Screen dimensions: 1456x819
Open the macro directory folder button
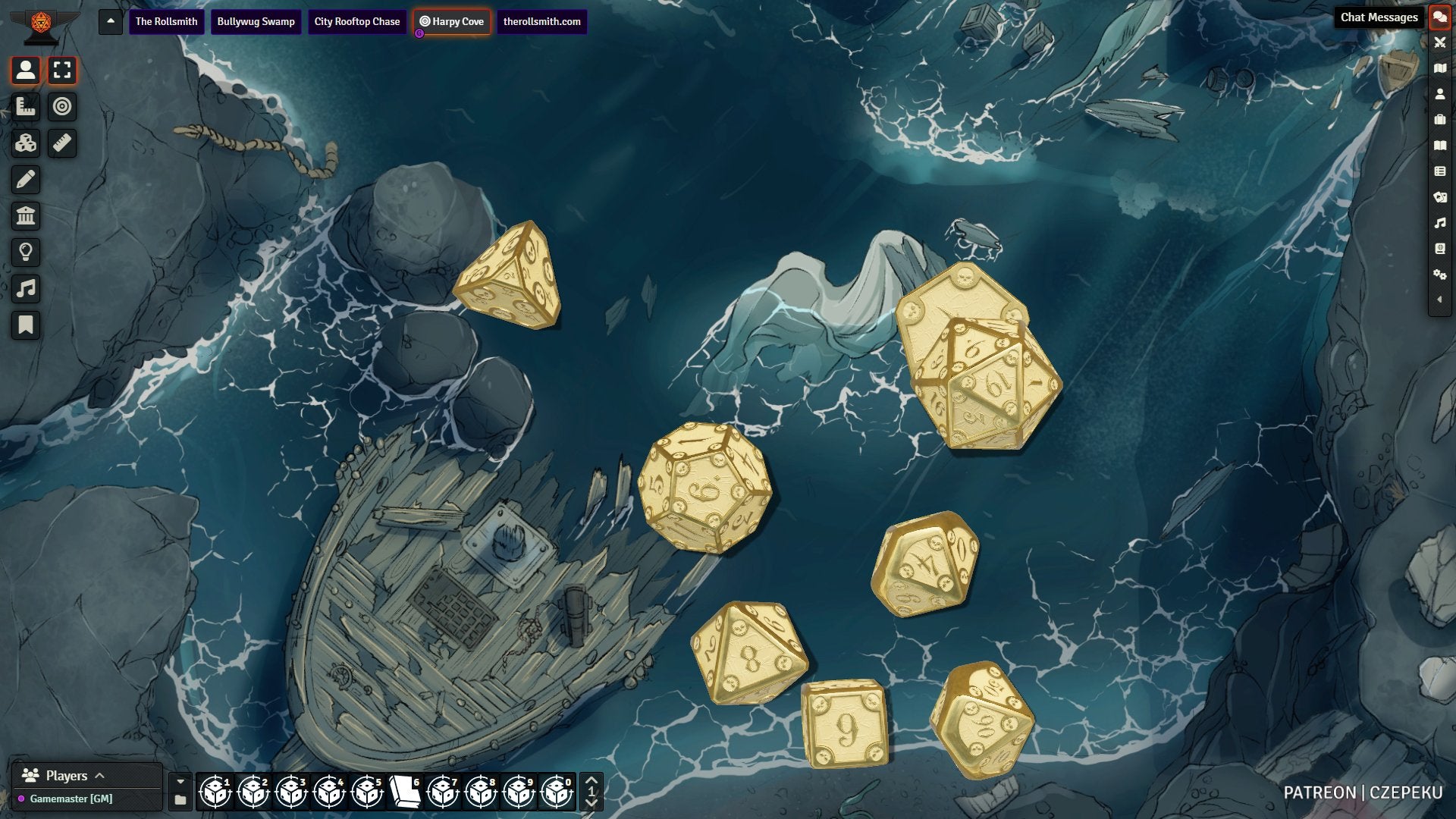pos(180,800)
